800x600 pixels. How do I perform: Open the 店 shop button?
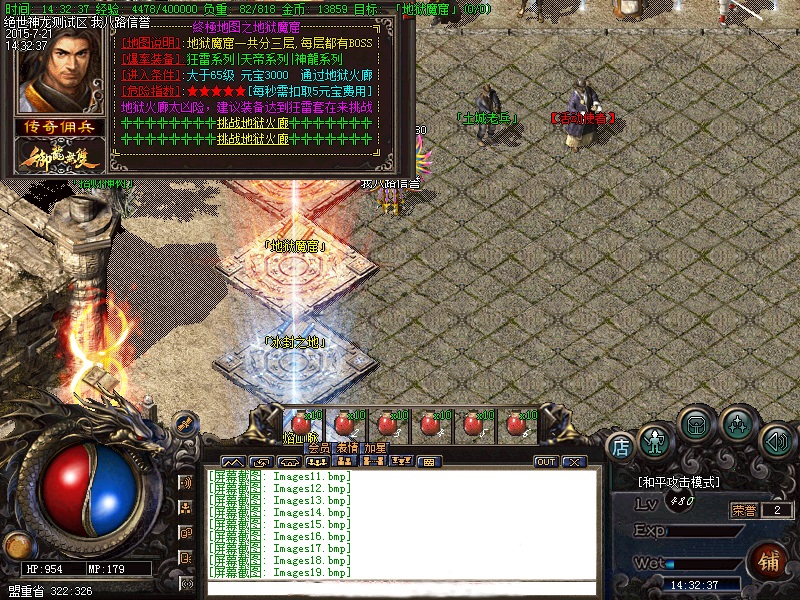pos(620,446)
